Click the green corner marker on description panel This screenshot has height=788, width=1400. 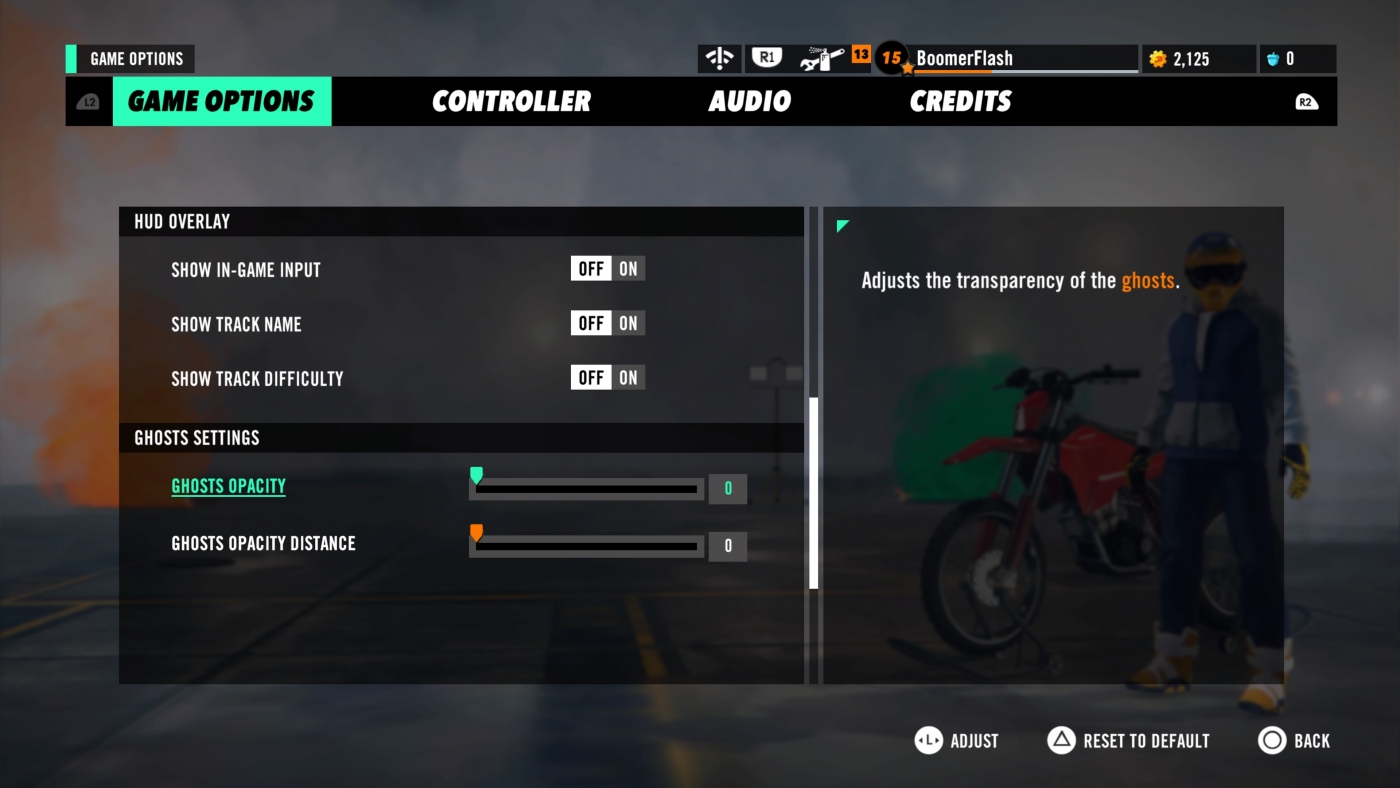tap(841, 226)
